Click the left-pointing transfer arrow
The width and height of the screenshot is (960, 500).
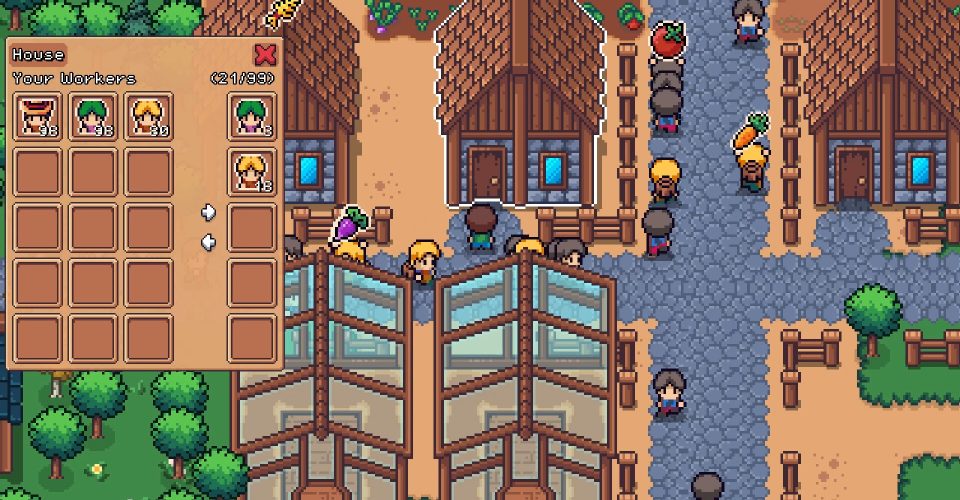[x=208, y=241]
